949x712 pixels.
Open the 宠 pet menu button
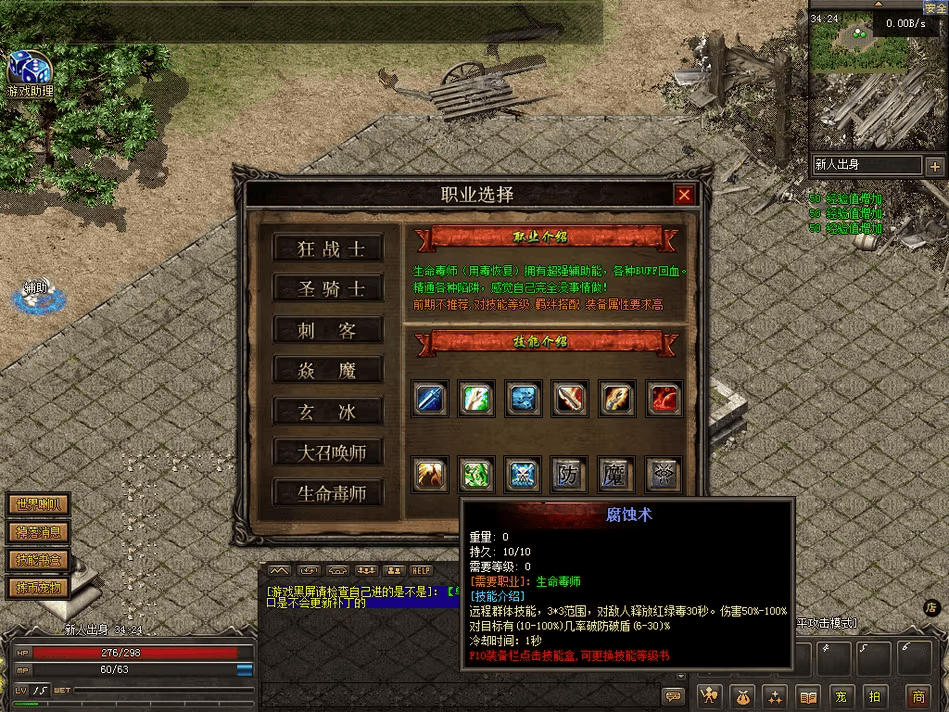[842, 696]
